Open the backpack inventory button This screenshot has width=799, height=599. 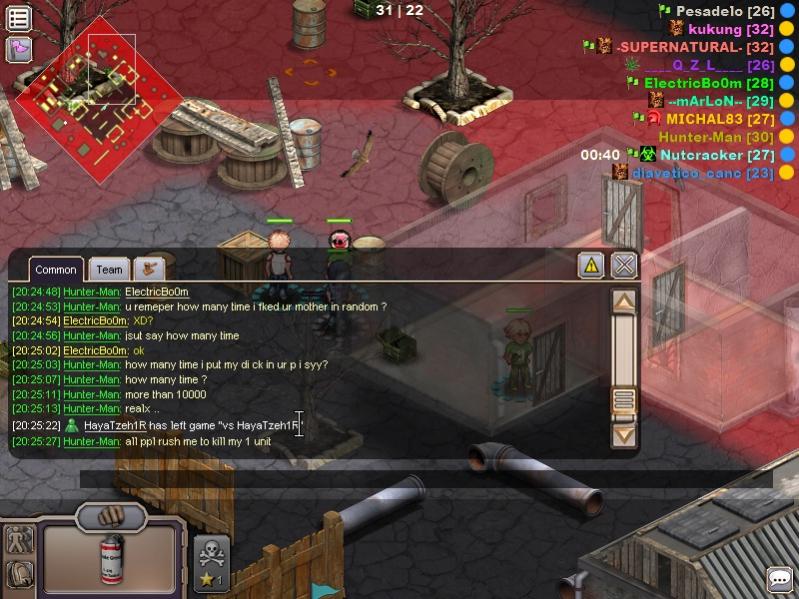pyautogui.click(x=19, y=574)
